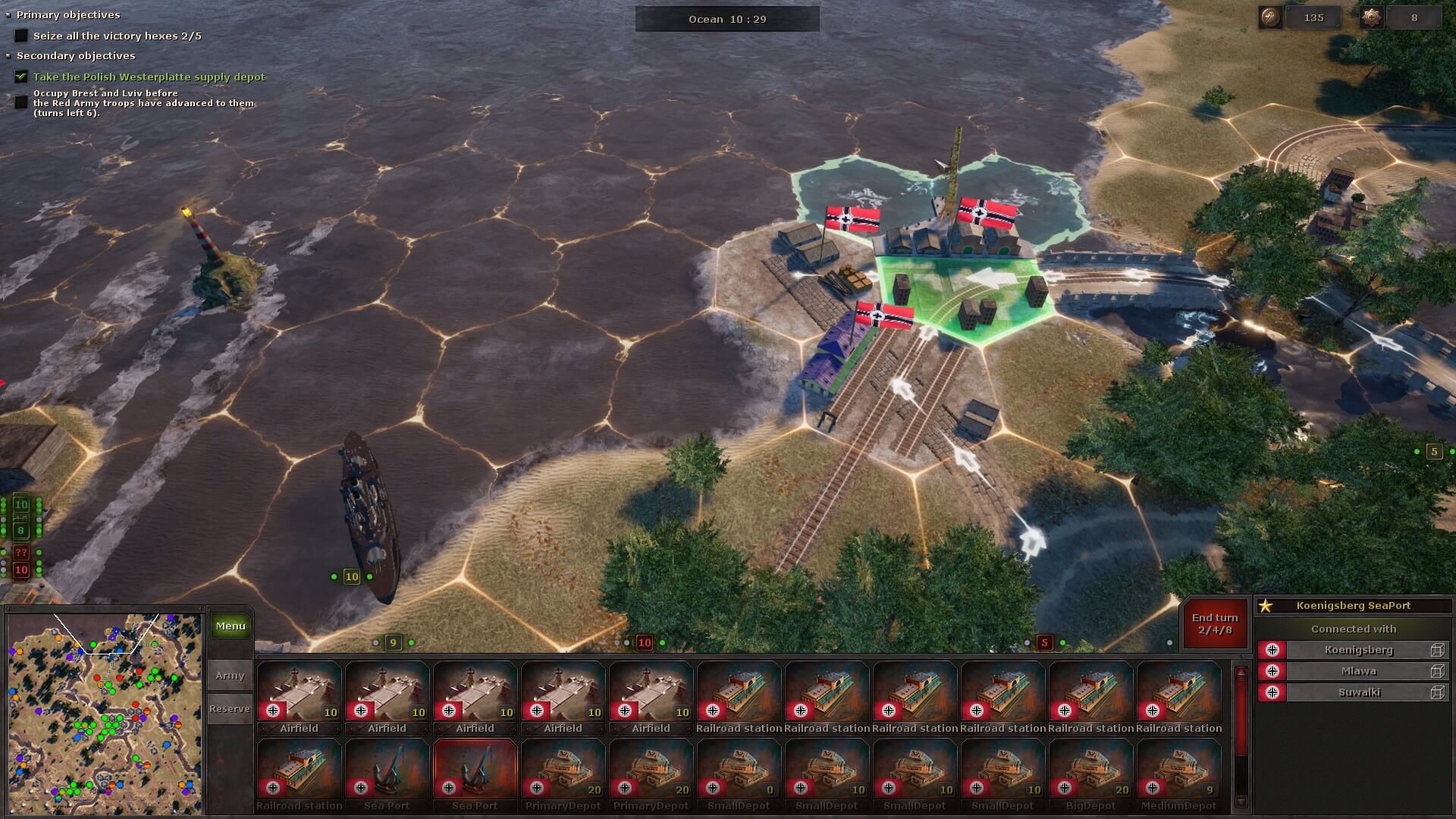Click the minimap of the battlefield
Screen dimensions: 1456x819
(104, 713)
